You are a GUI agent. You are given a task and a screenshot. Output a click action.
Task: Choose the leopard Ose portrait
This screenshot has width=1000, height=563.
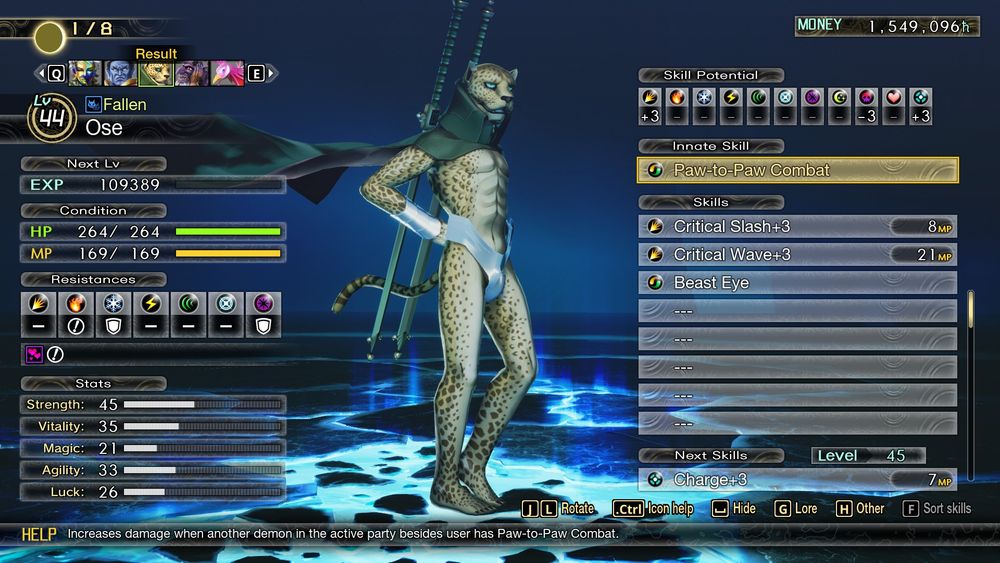pos(155,73)
